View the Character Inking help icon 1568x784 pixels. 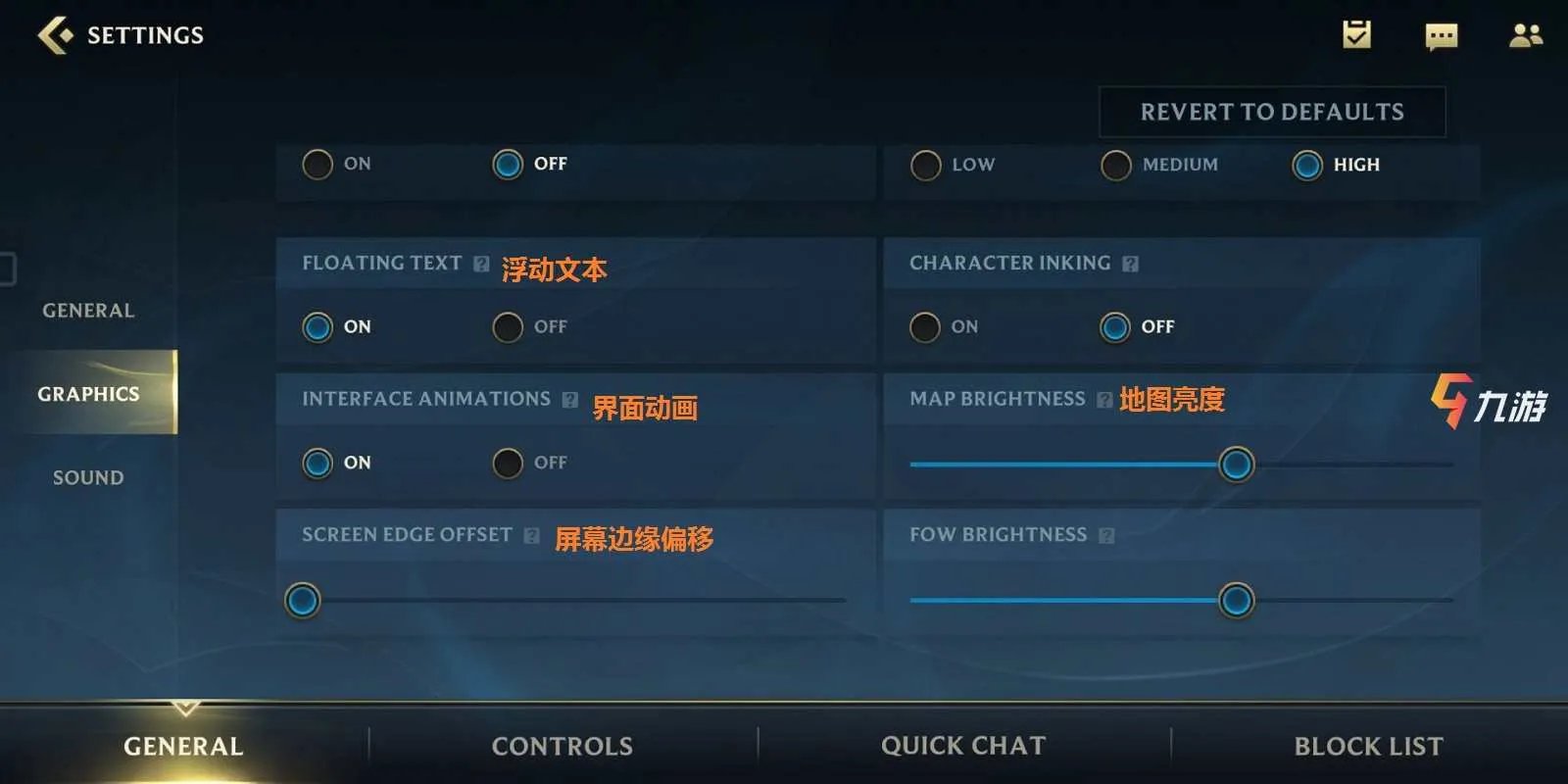pos(1131,263)
